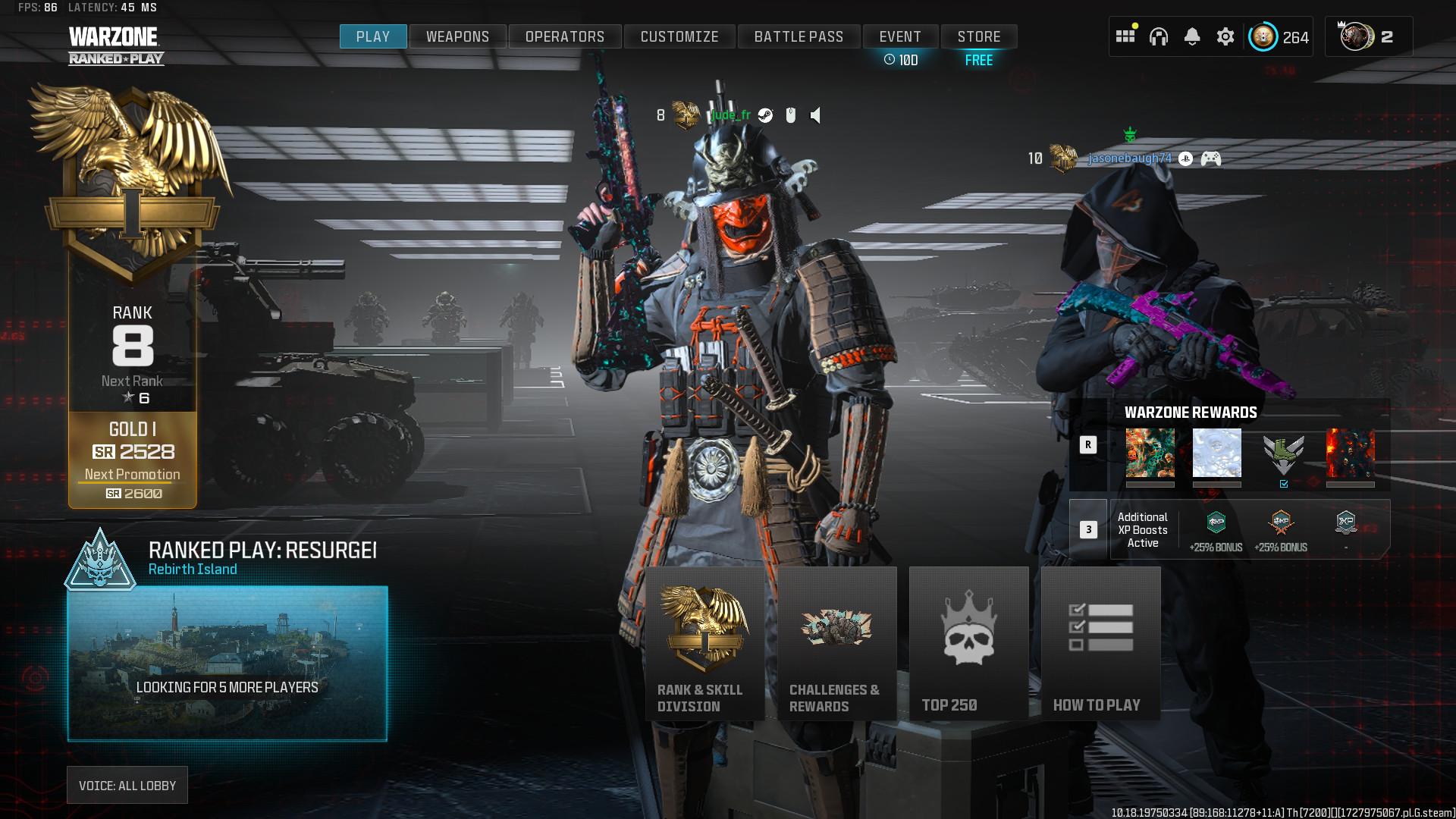Select the Play tab

click(x=373, y=36)
